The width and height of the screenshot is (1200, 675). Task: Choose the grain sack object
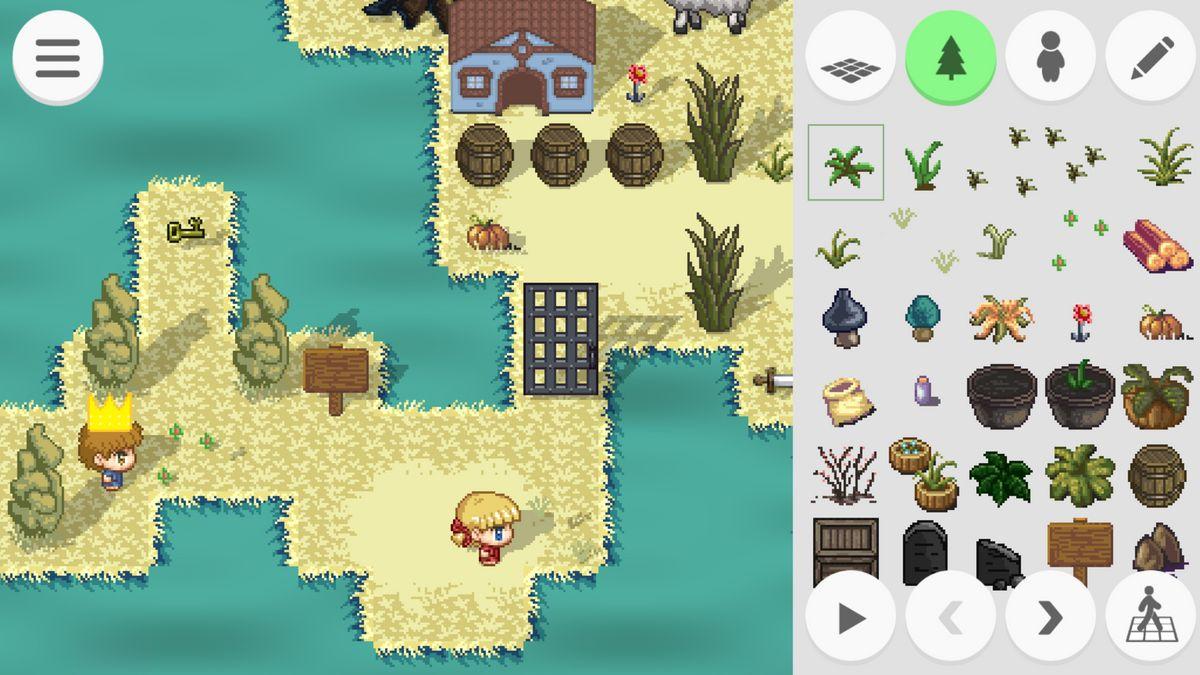click(846, 399)
